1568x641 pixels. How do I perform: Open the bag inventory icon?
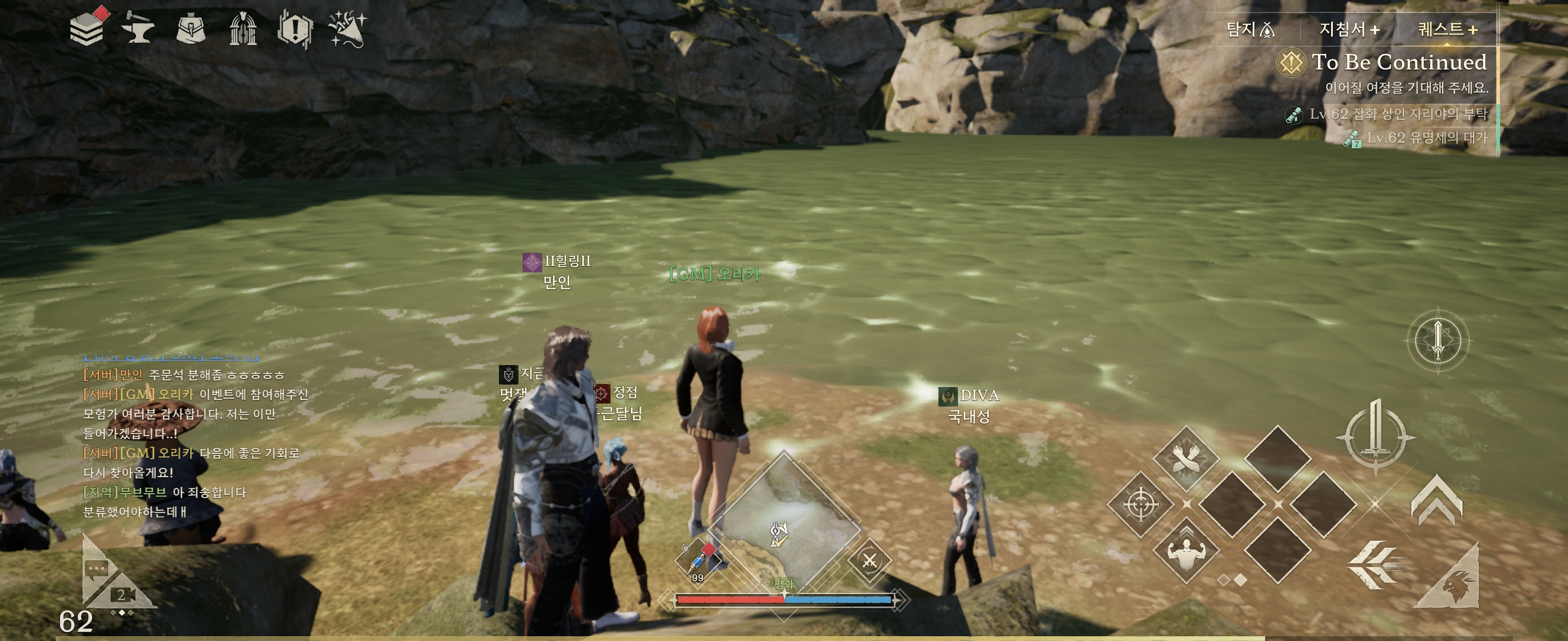(x=191, y=28)
